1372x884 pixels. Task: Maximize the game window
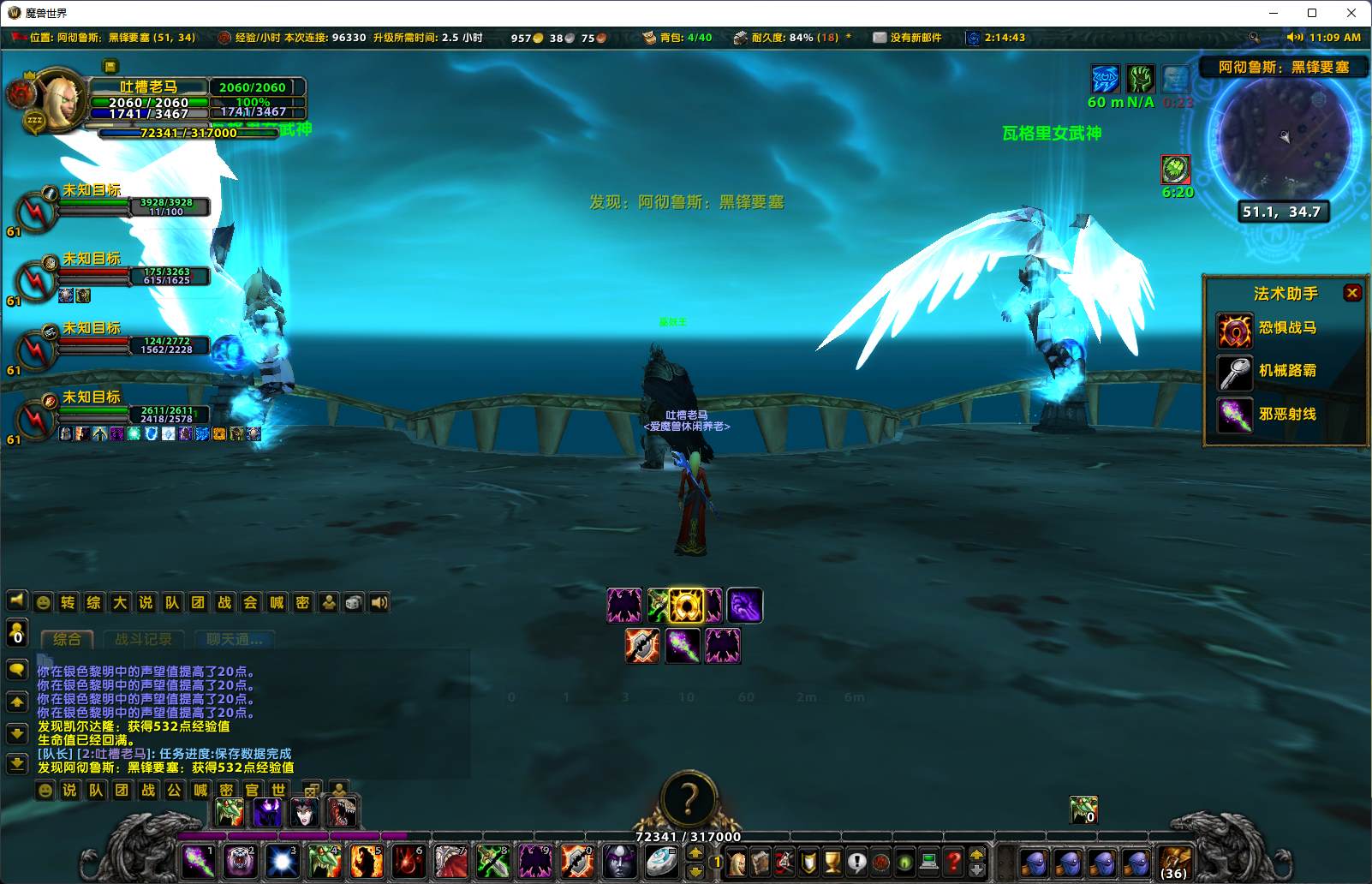click(x=1312, y=13)
